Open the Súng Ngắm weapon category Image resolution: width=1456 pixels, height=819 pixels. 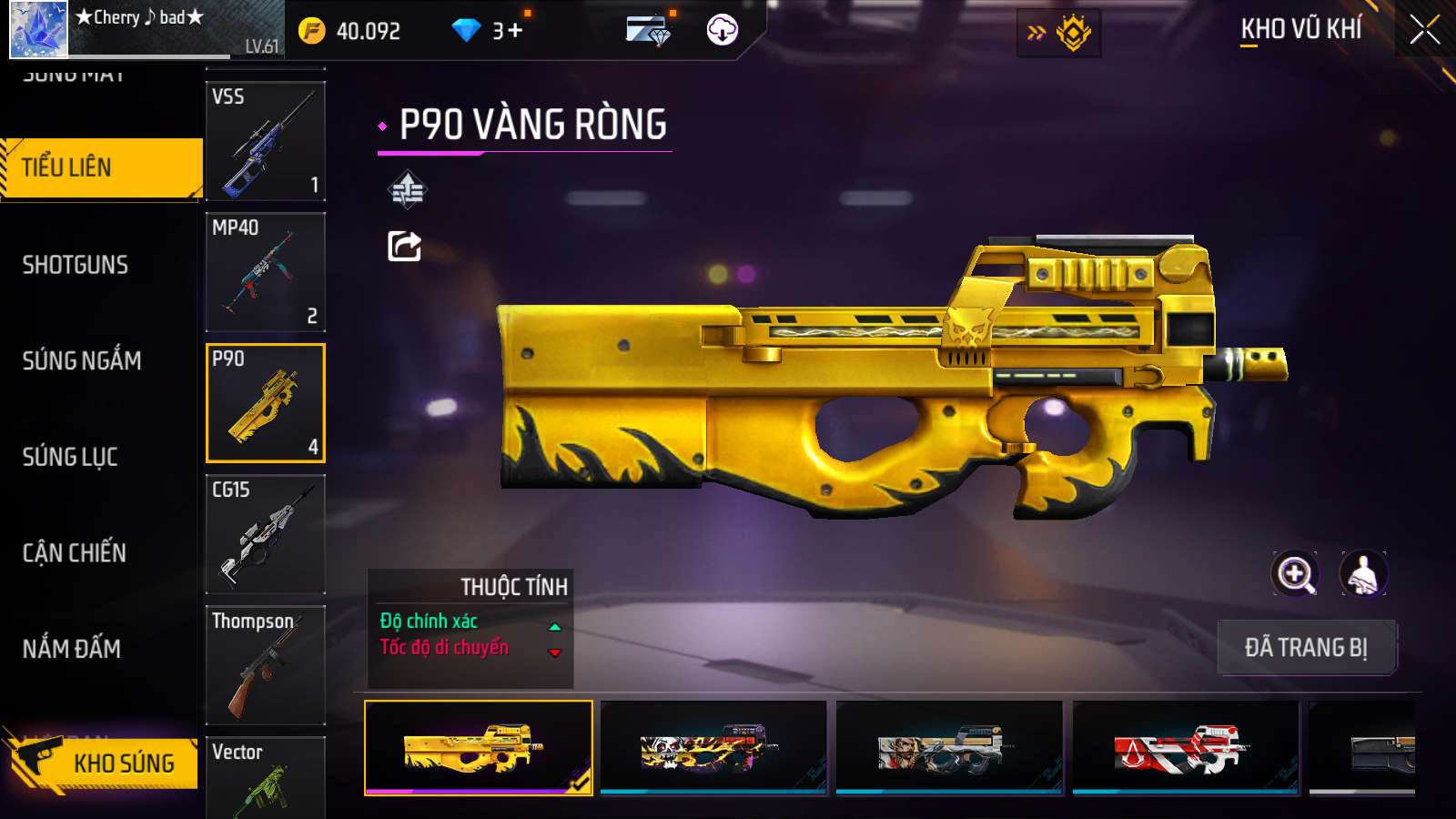pos(82,361)
